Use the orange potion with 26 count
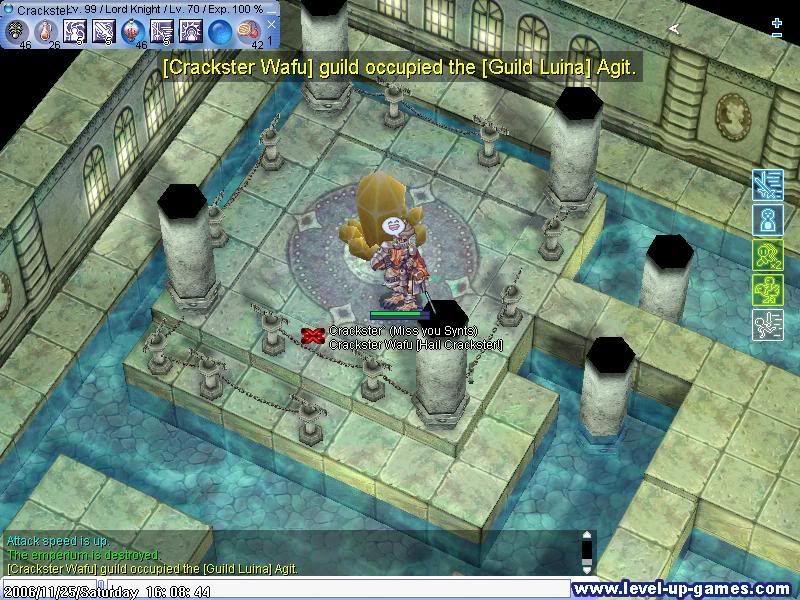 pos(46,32)
